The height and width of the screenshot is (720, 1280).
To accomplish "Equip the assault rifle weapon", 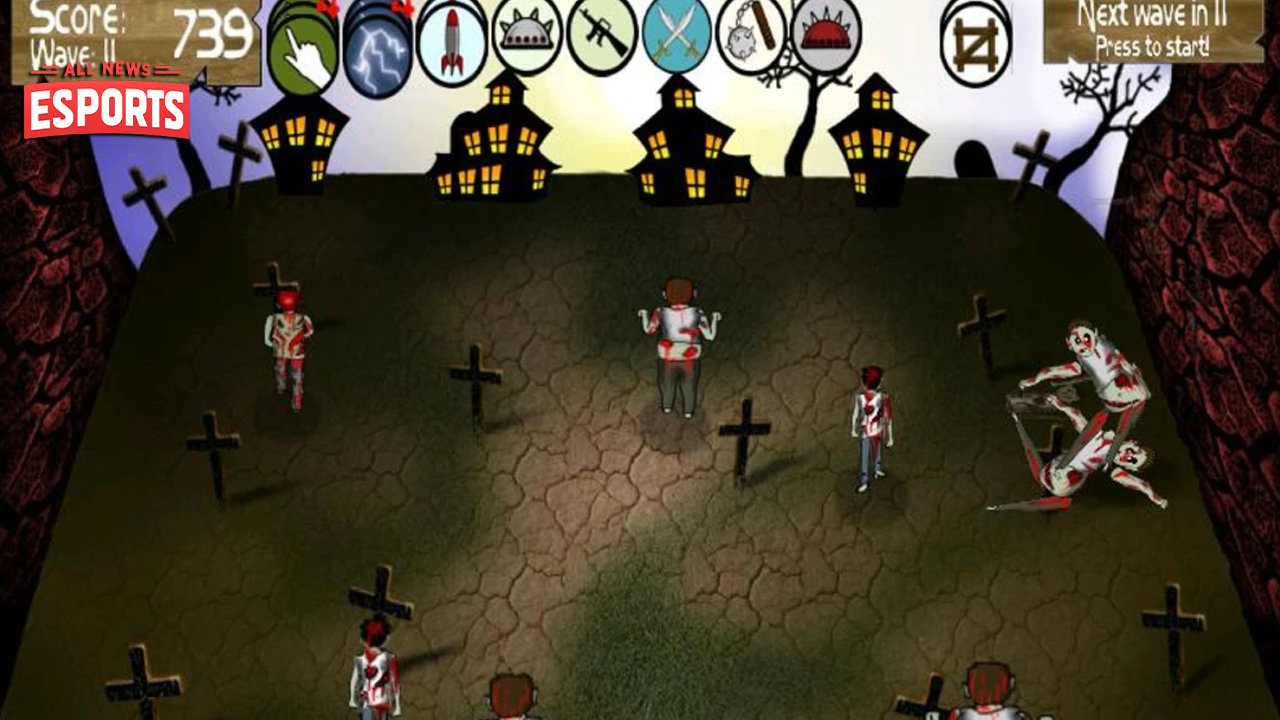I will click(602, 37).
